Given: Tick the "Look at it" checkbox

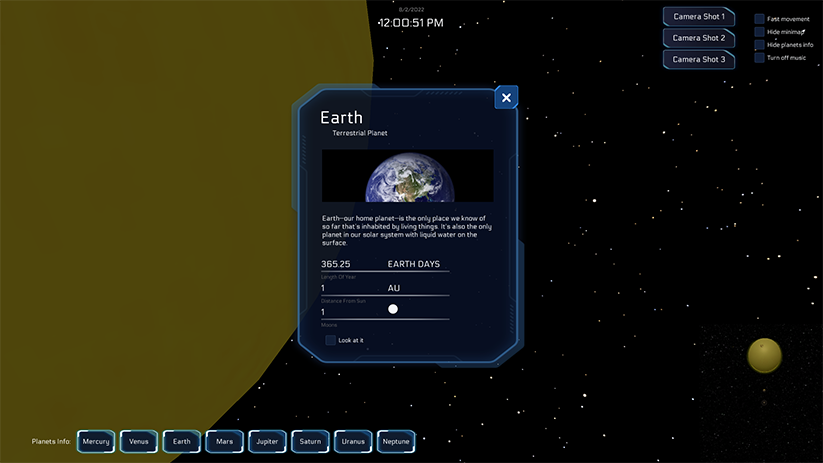Looking at the screenshot, I should pyautogui.click(x=331, y=340).
